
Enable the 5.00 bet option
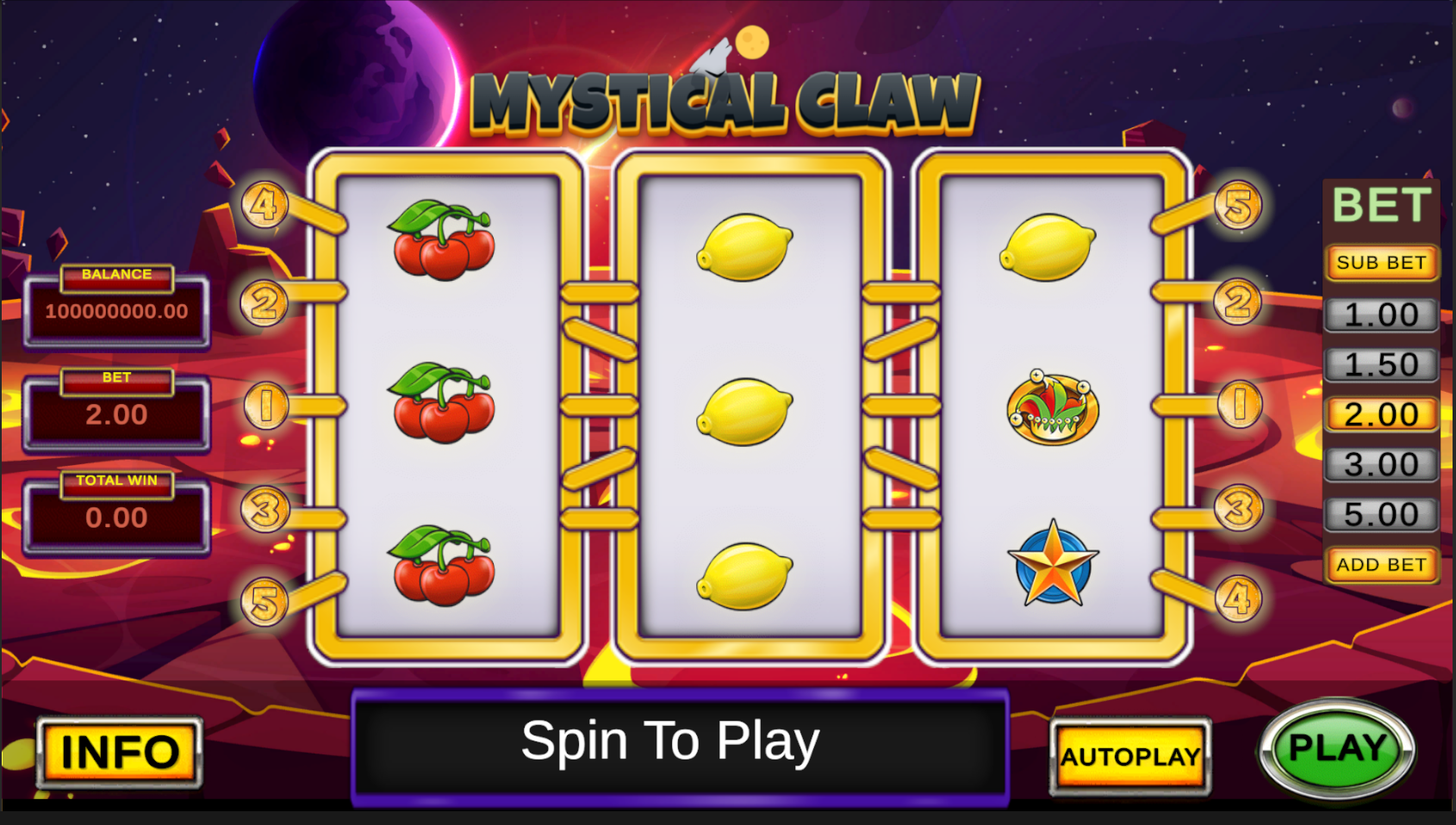point(1380,514)
